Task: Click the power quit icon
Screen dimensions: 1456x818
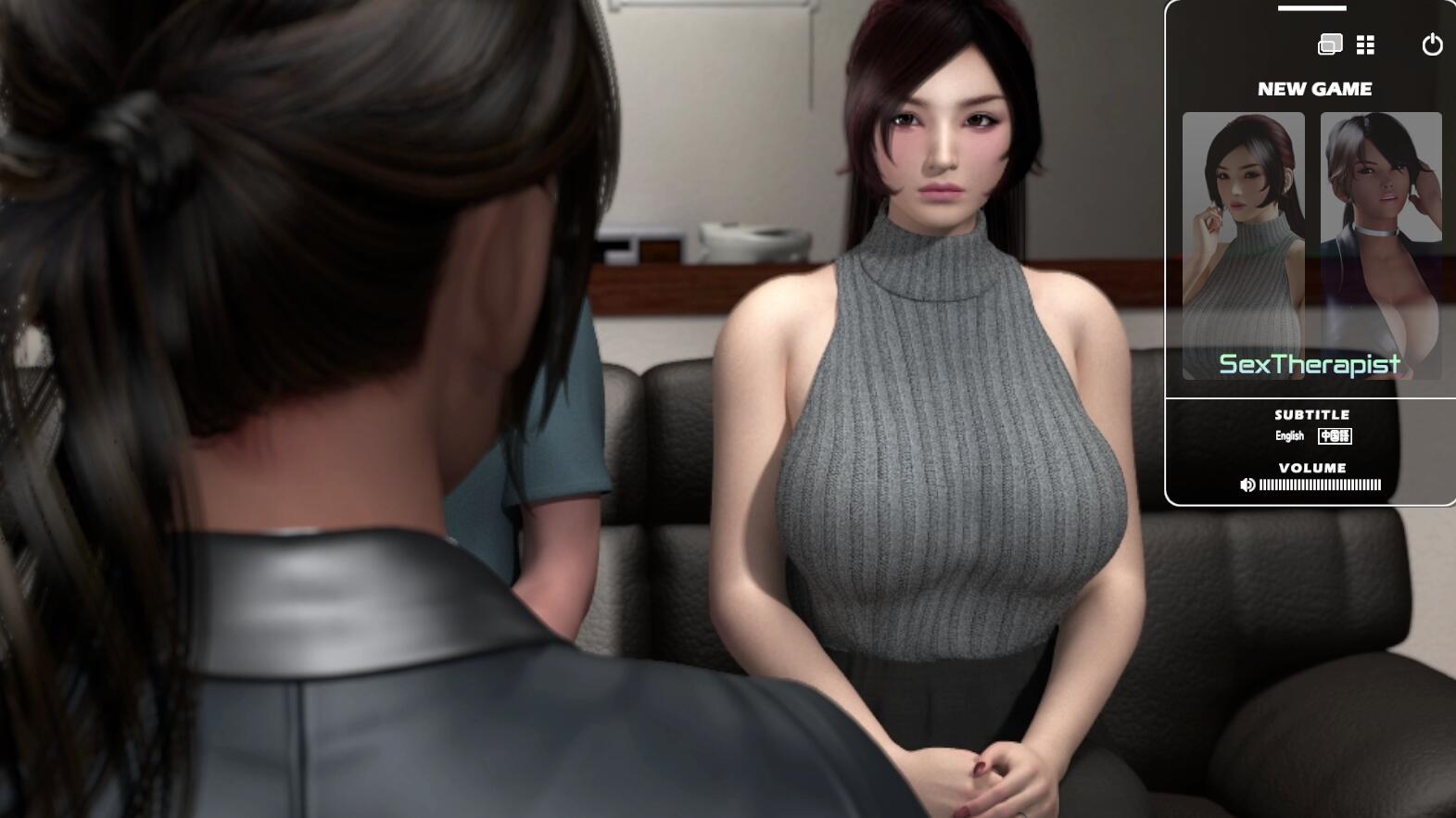Action: point(1432,44)
